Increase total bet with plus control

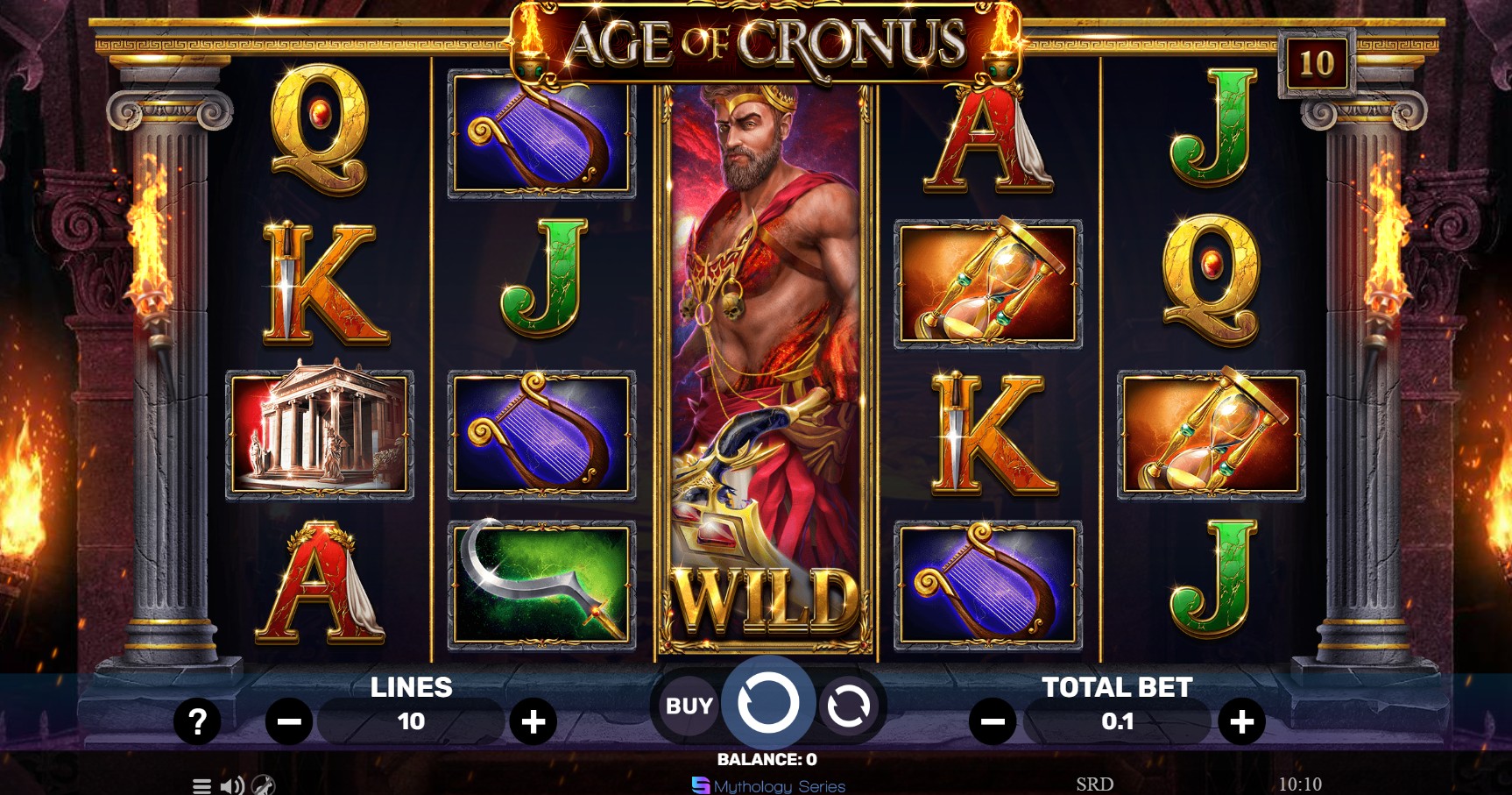[1240, 721]
